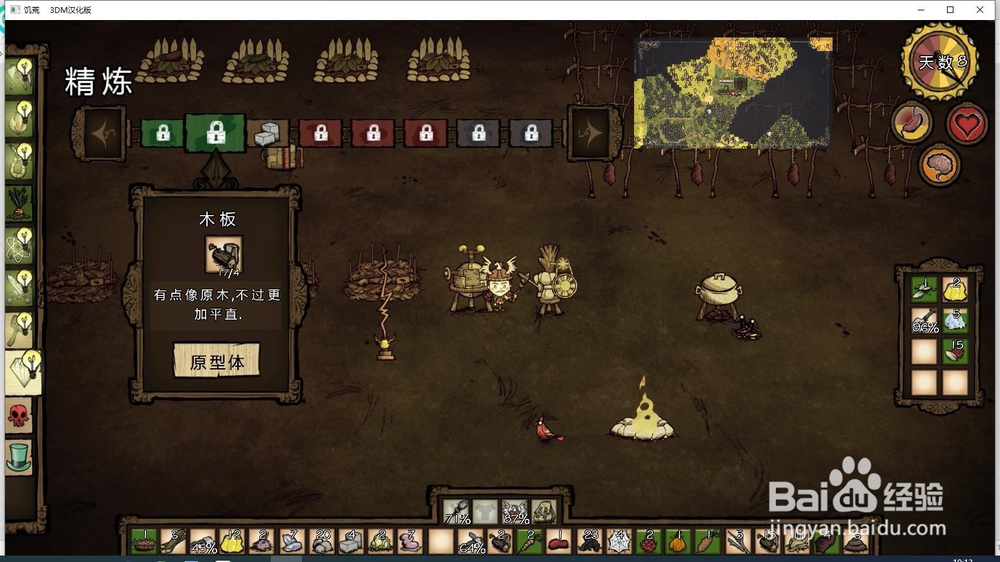Select the inventory item at 45% durability
This screenshot has height=562, width=1000.
point(203,542)
